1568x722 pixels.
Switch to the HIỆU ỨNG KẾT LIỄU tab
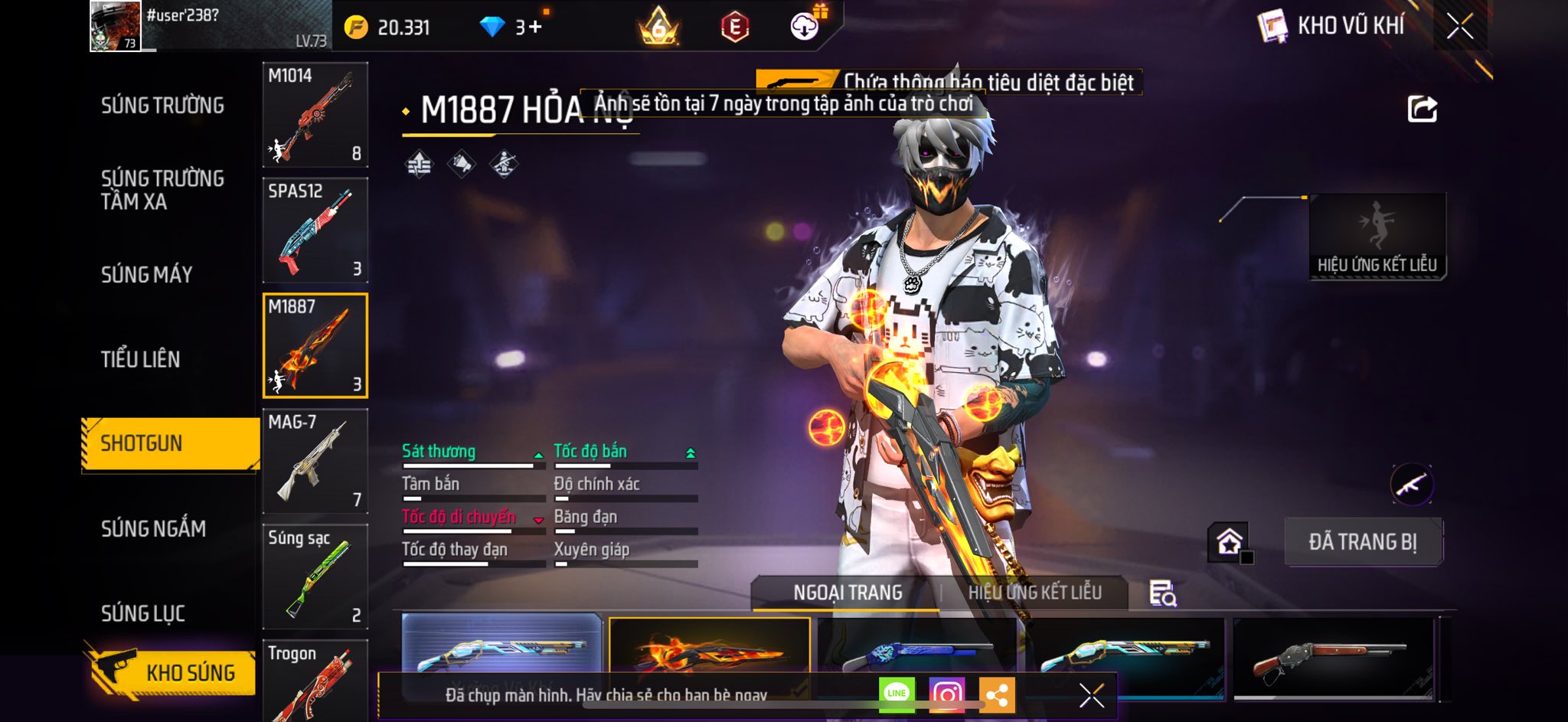coord(1034,593)
